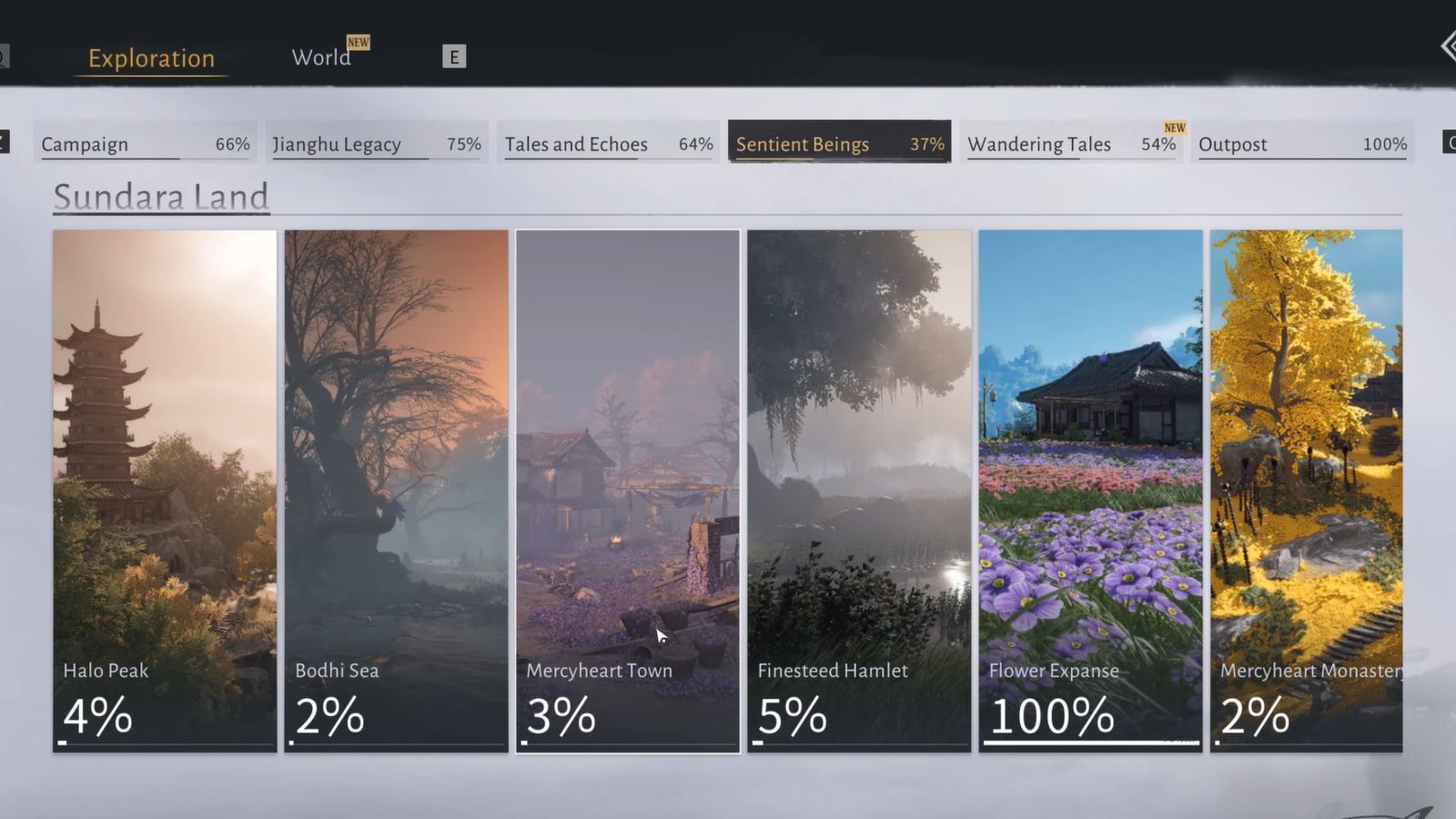Image resolution: width=1456 pixels, height=819 pixels.
Task: Switch to the World tab
Action: (x=321, y=57)
